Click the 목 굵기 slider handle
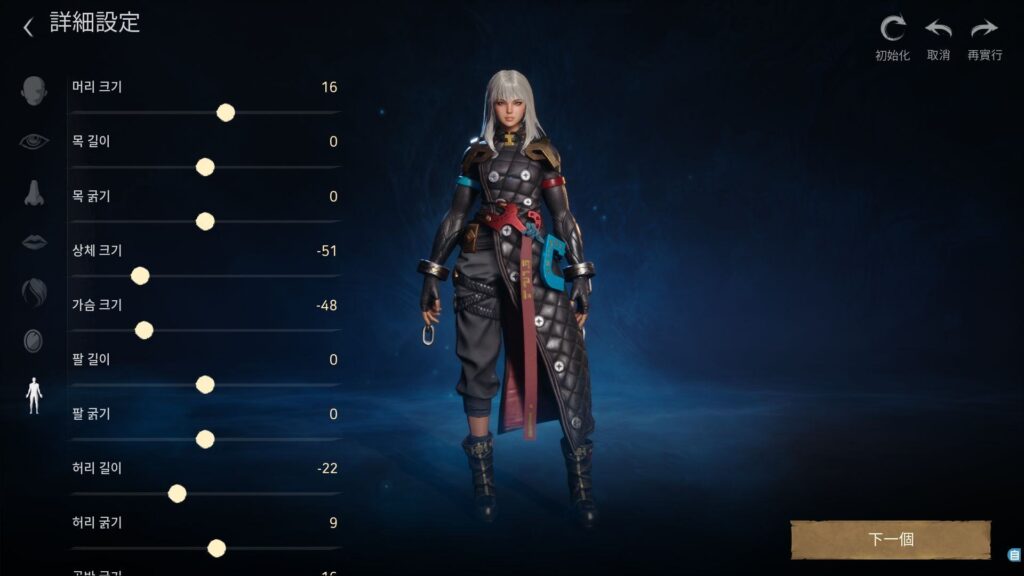The width and height of the screenshot is (1024, 576). [x=205, y=221]
